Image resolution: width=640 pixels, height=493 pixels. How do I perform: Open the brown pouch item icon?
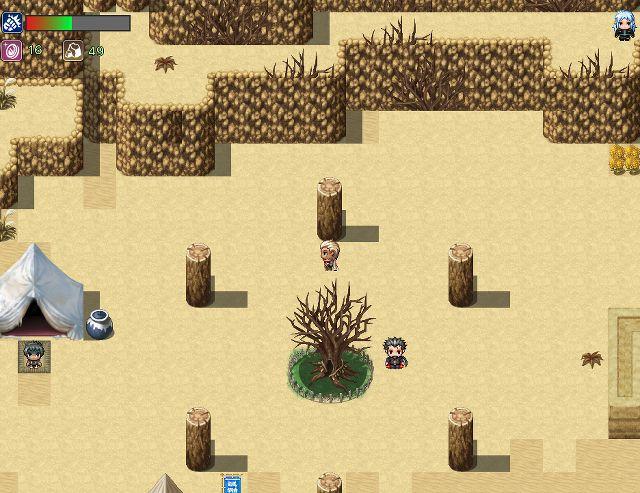coord(74,50)
